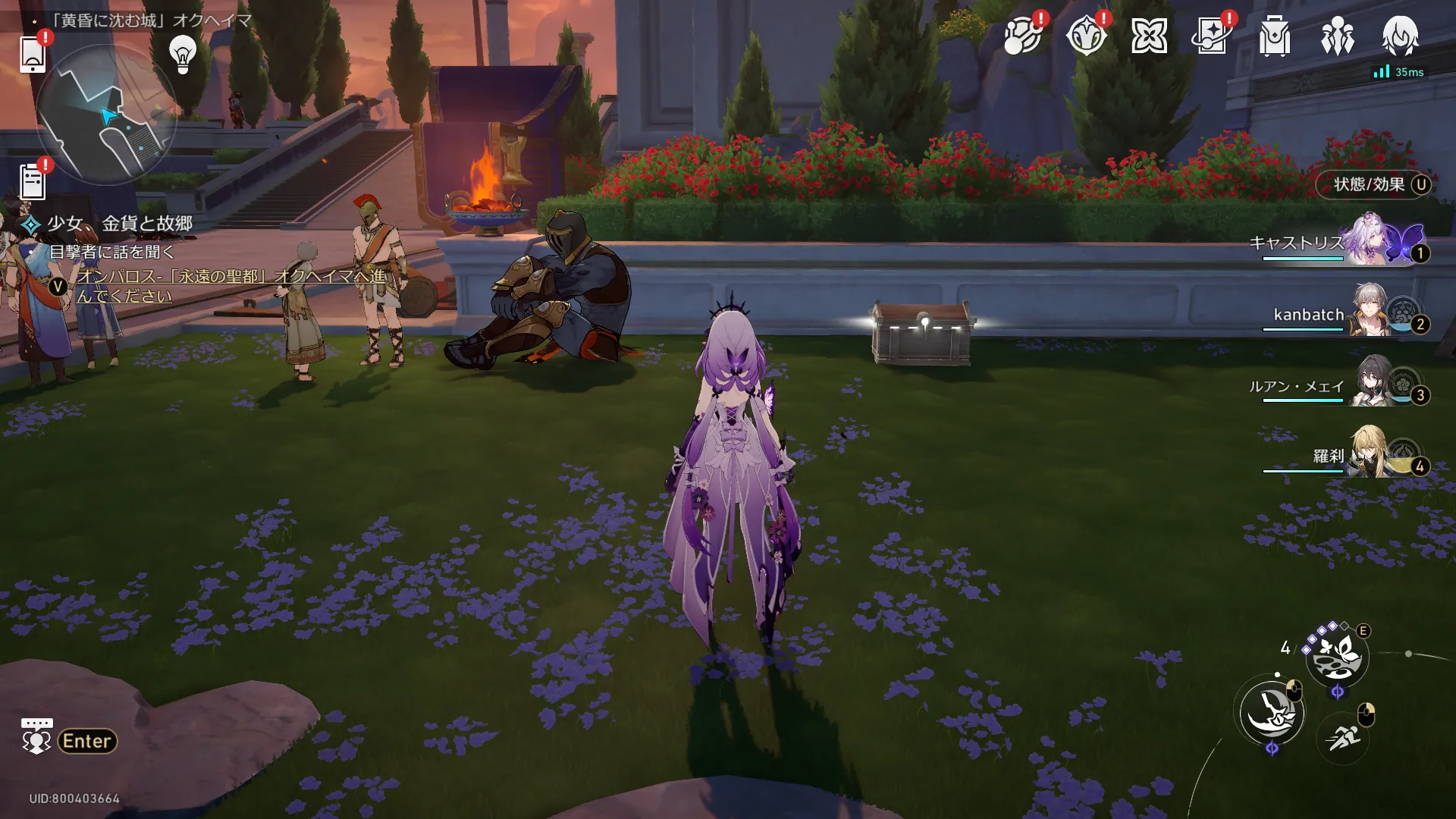Switch to party member kanbatch
Viewport: 1456px width, 819px height.
pyautogui.click(x=1371, y=312)
